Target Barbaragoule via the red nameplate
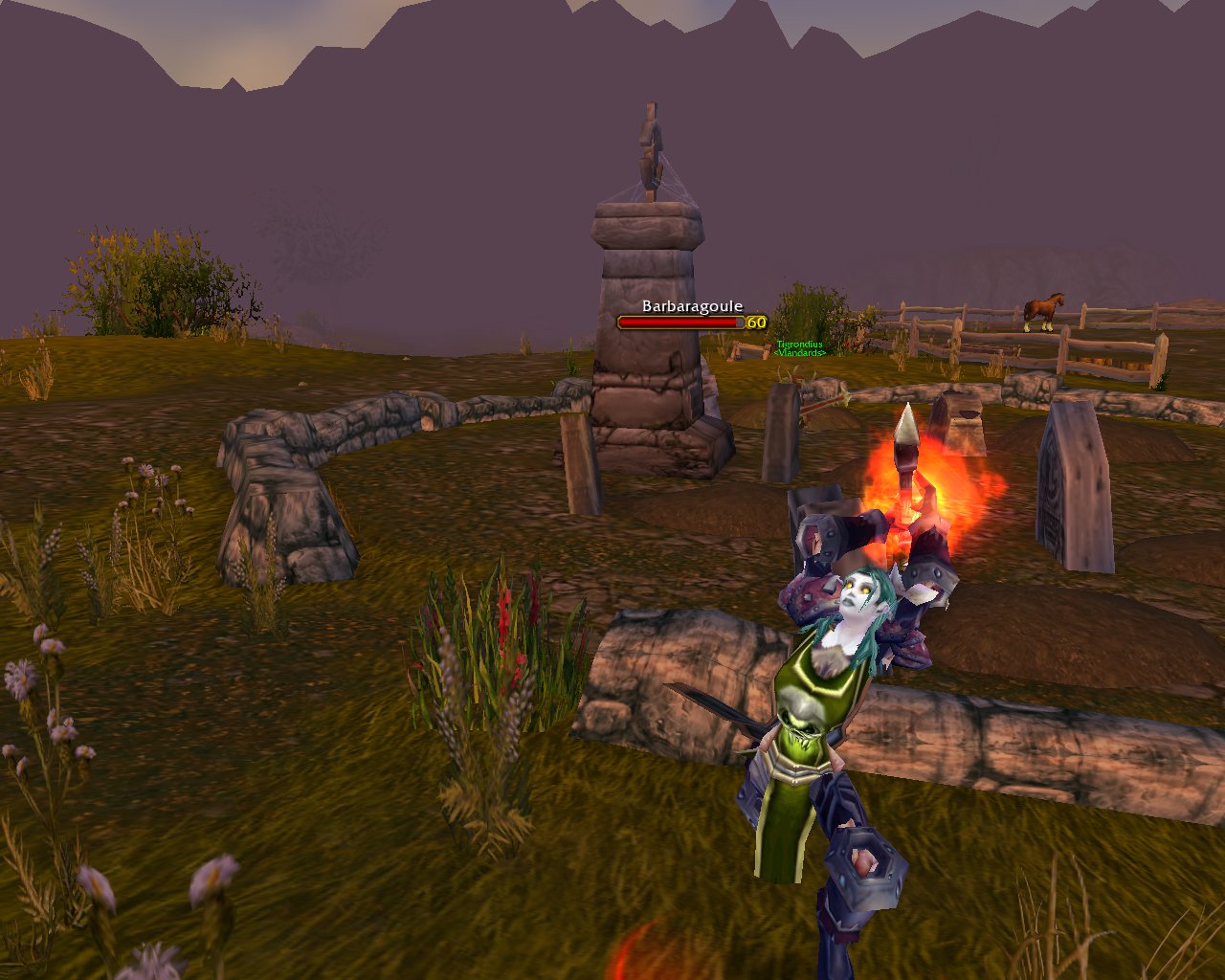Screen dimensions: 1225x980 click(x=681, y=323)
